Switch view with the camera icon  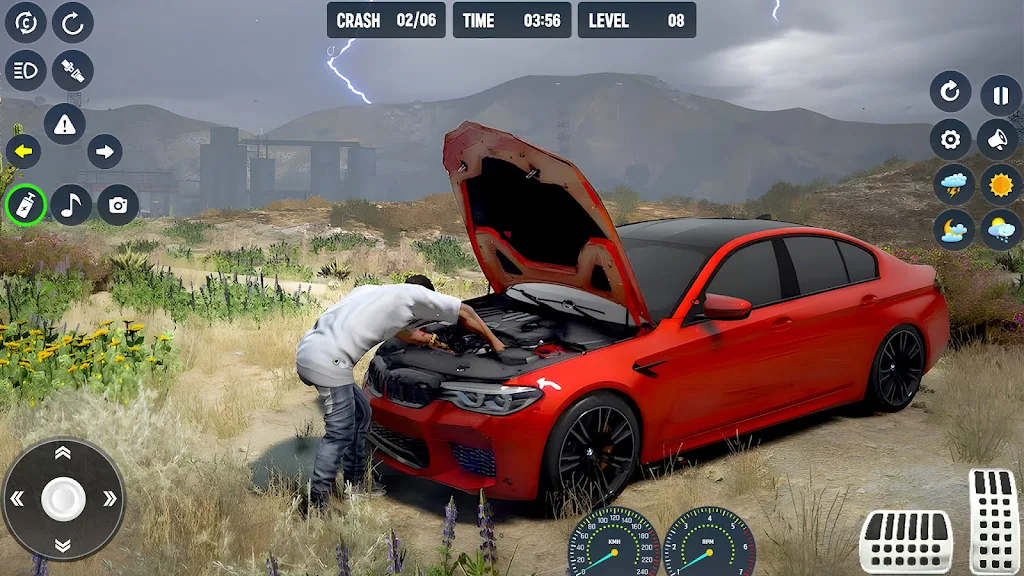pyautogui.click(x=118, y=205)
